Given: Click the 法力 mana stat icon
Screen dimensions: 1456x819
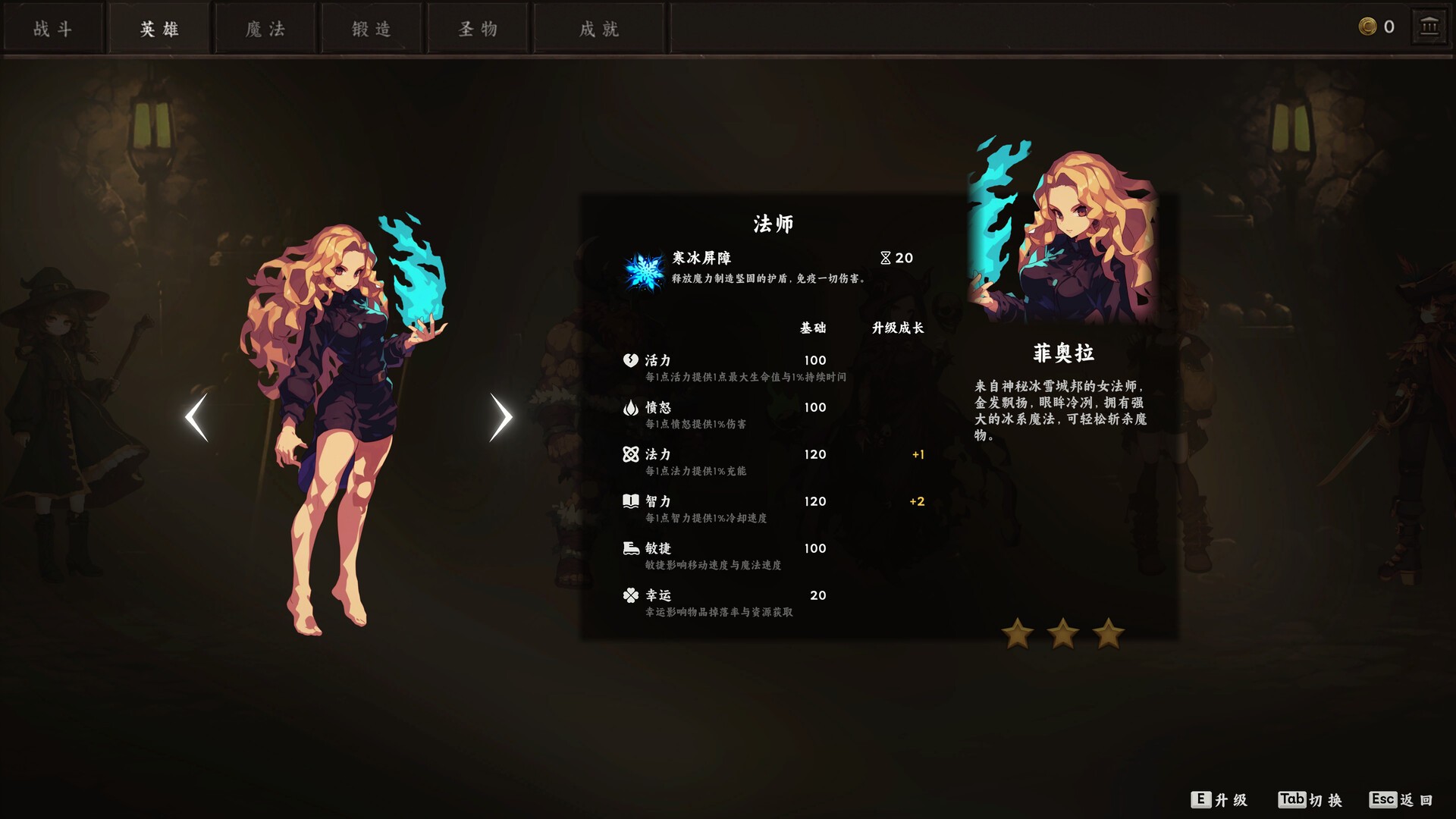Looking at the screenshot, I should click(630, 453).
